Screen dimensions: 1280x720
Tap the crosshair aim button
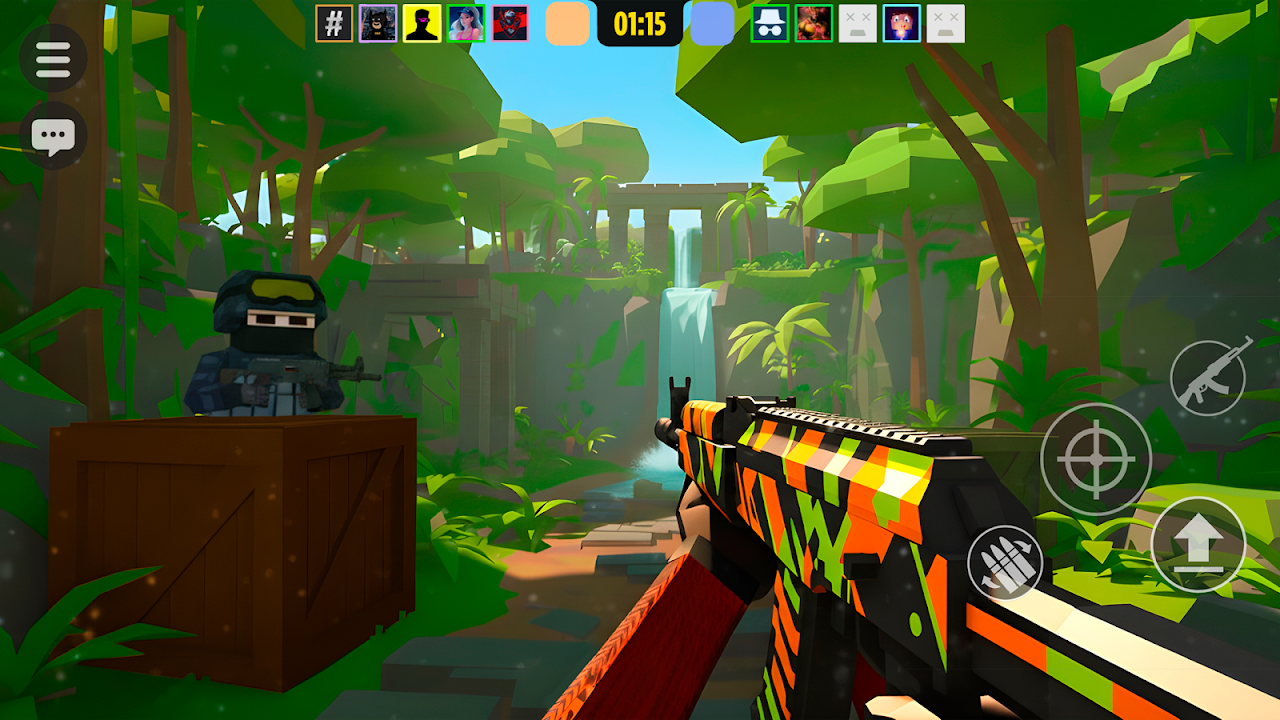click(1095, 458)
